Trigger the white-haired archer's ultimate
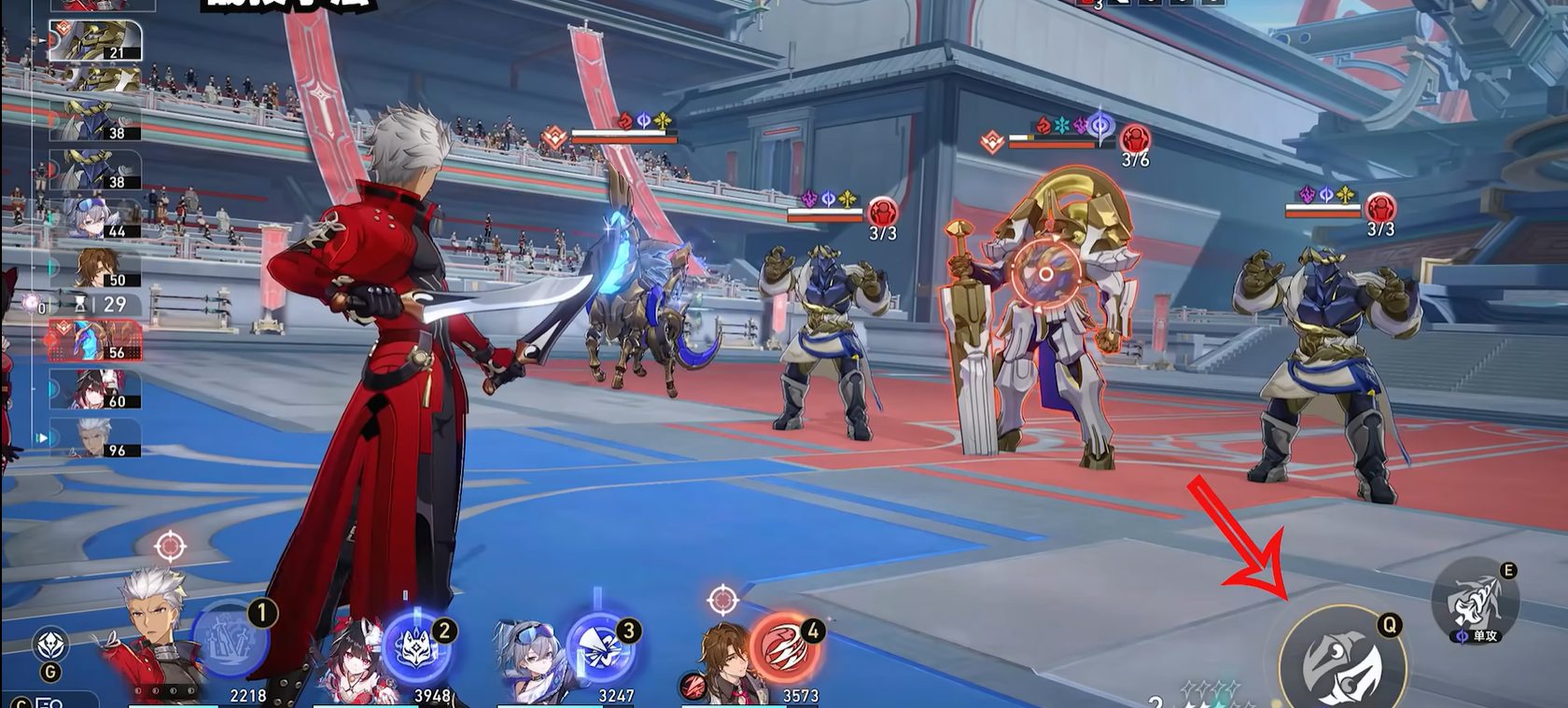Viewport: 1568px width, 708px height. point(230,640)
